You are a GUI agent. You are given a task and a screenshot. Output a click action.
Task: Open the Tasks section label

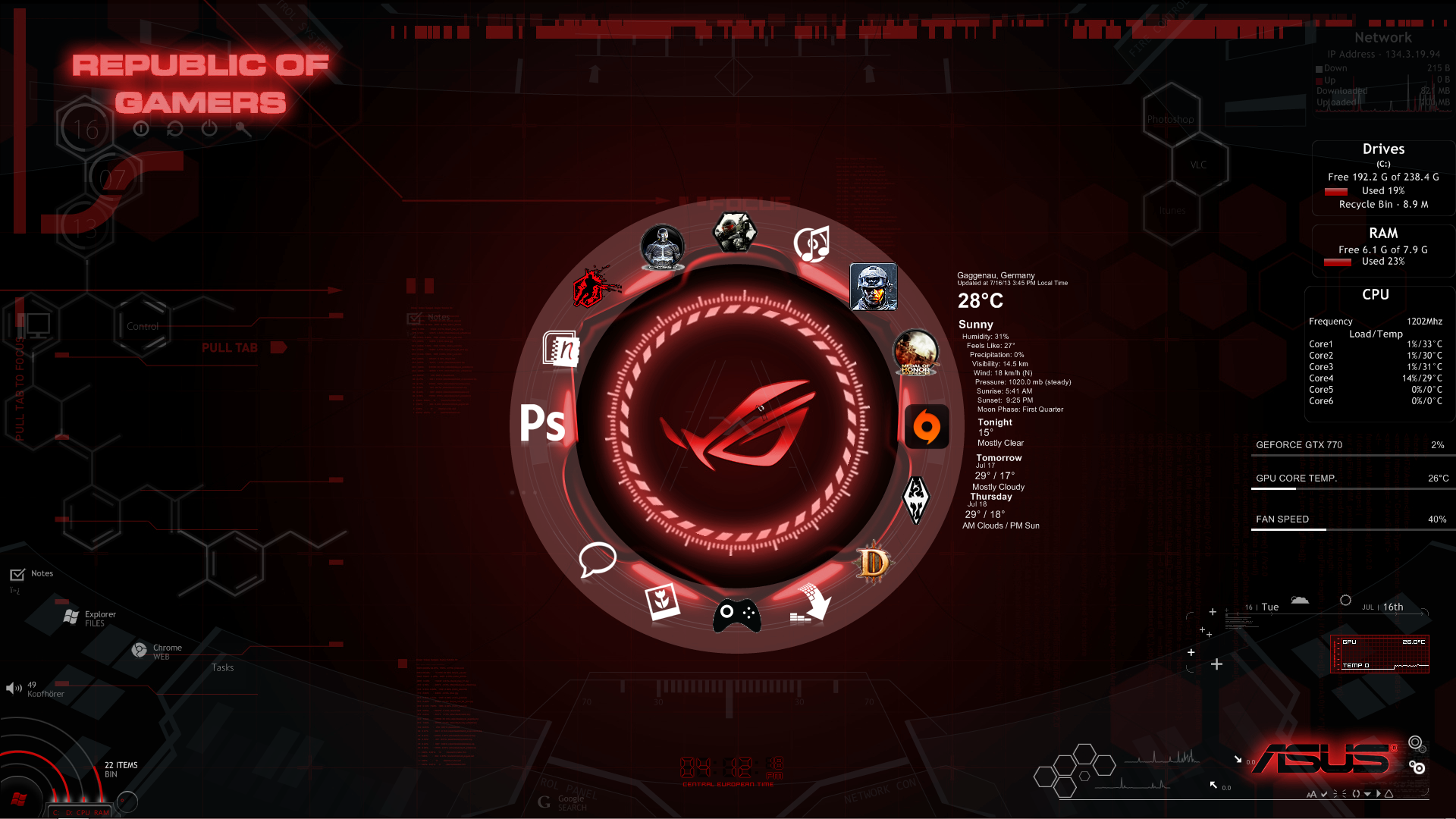point(223,667)
